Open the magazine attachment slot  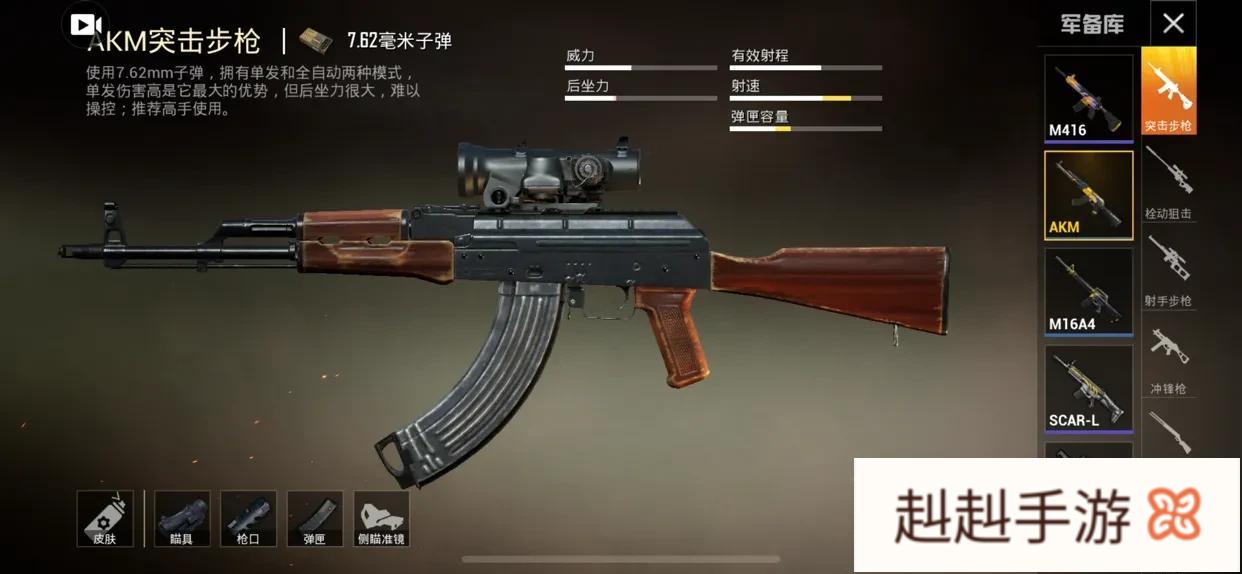pyautogui.click(x=314, y=518)
